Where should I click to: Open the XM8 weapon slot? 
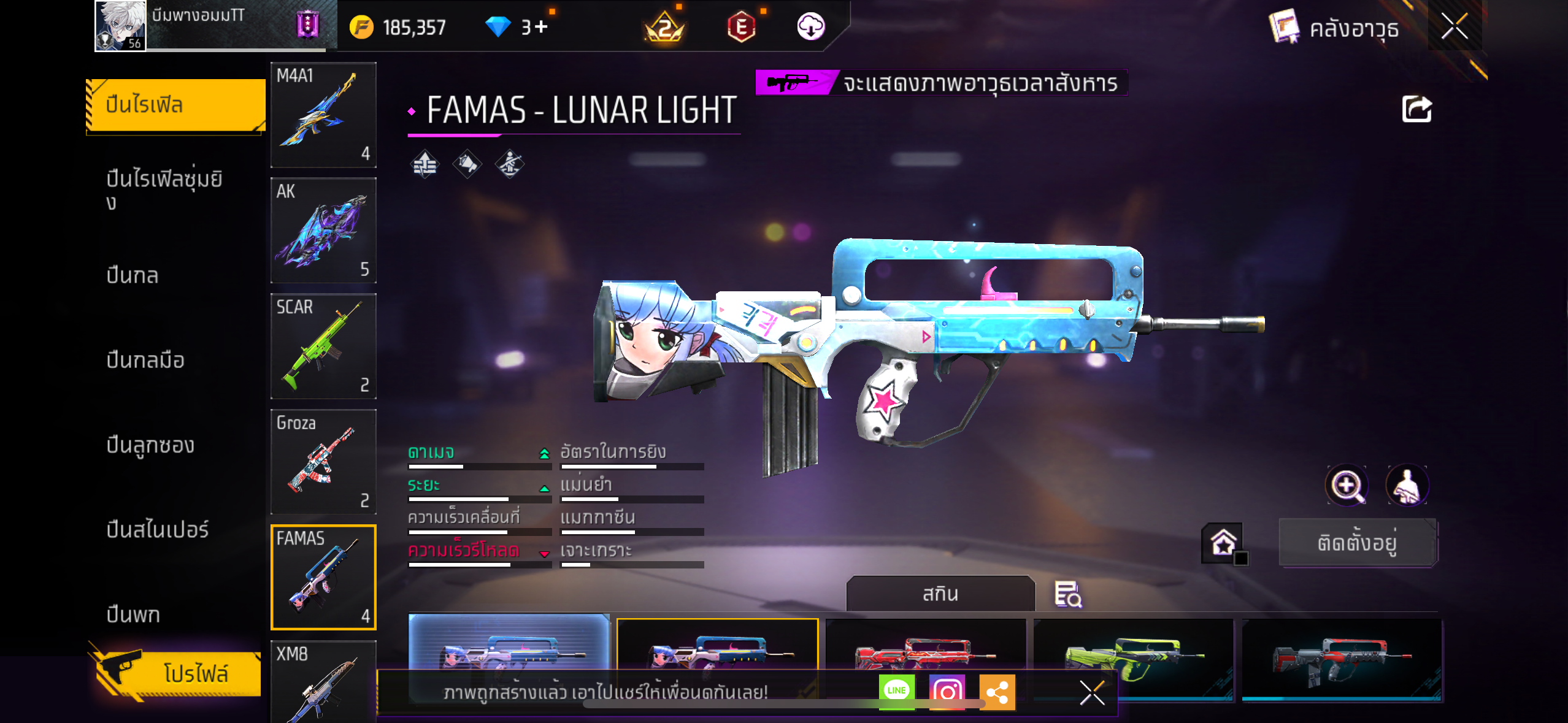click(x=323, y=681)
